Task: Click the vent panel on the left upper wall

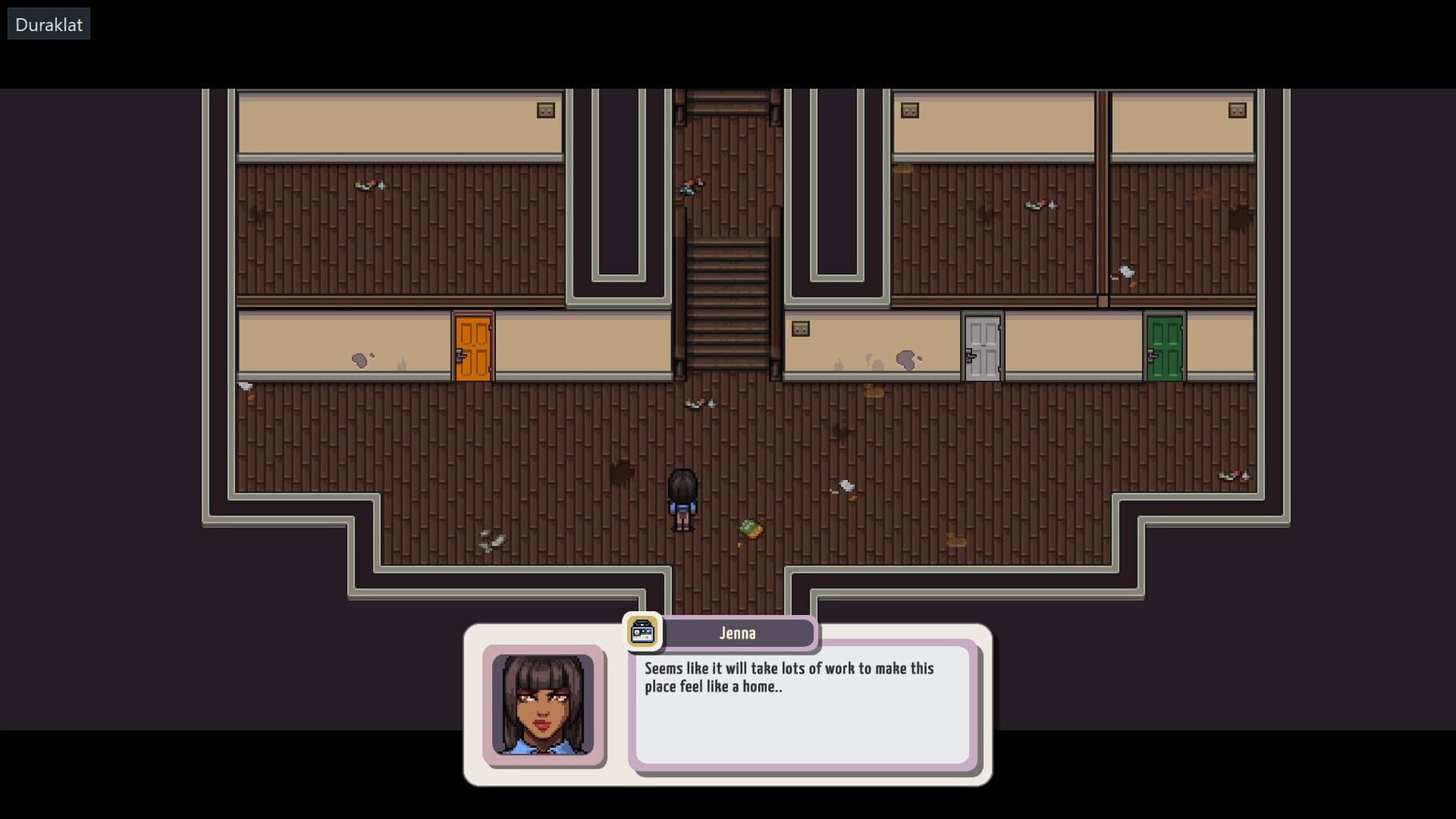Action: tap(545, 109)
